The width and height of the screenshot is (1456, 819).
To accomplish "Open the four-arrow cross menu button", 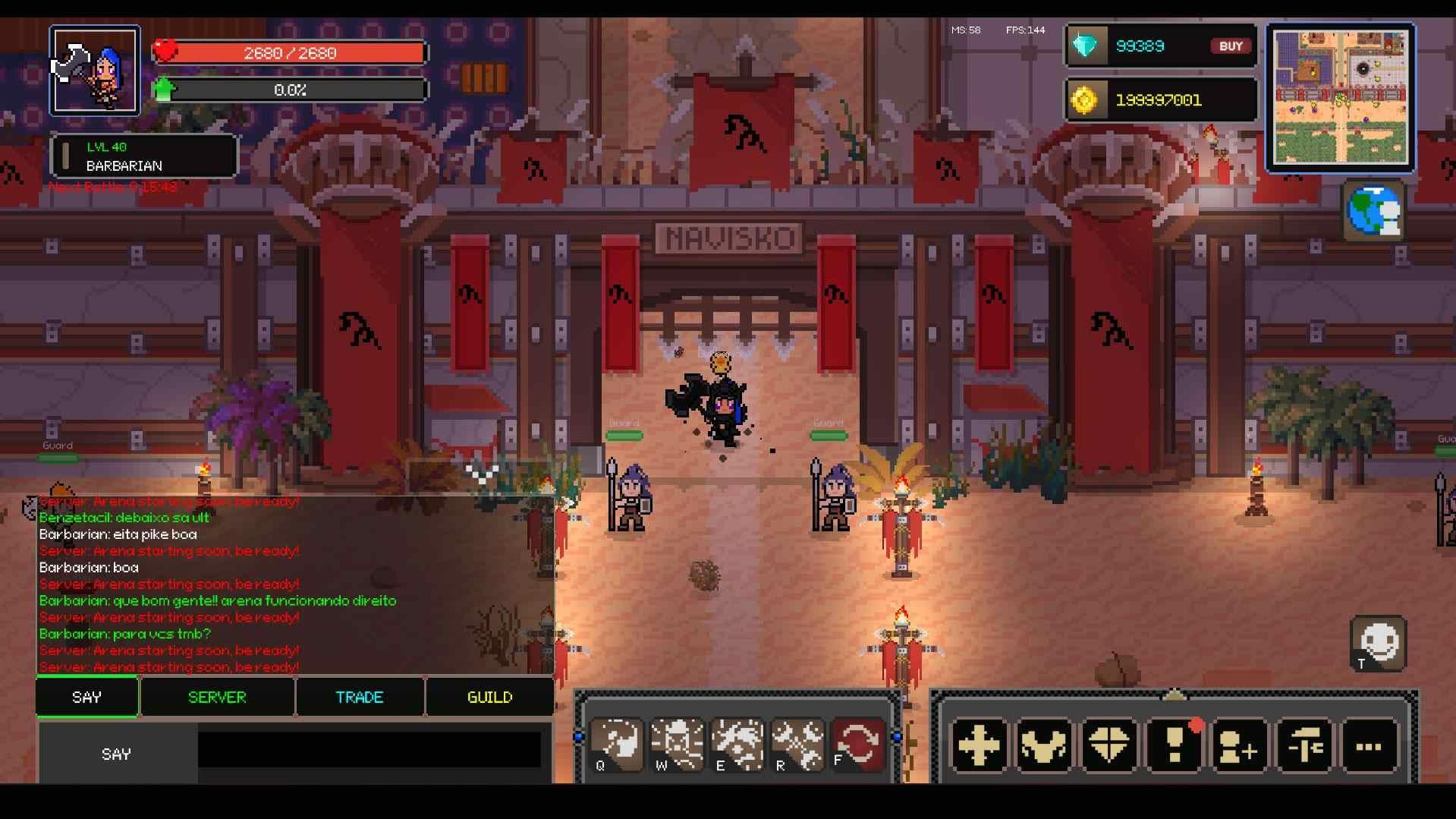I will tap(979, 745).
